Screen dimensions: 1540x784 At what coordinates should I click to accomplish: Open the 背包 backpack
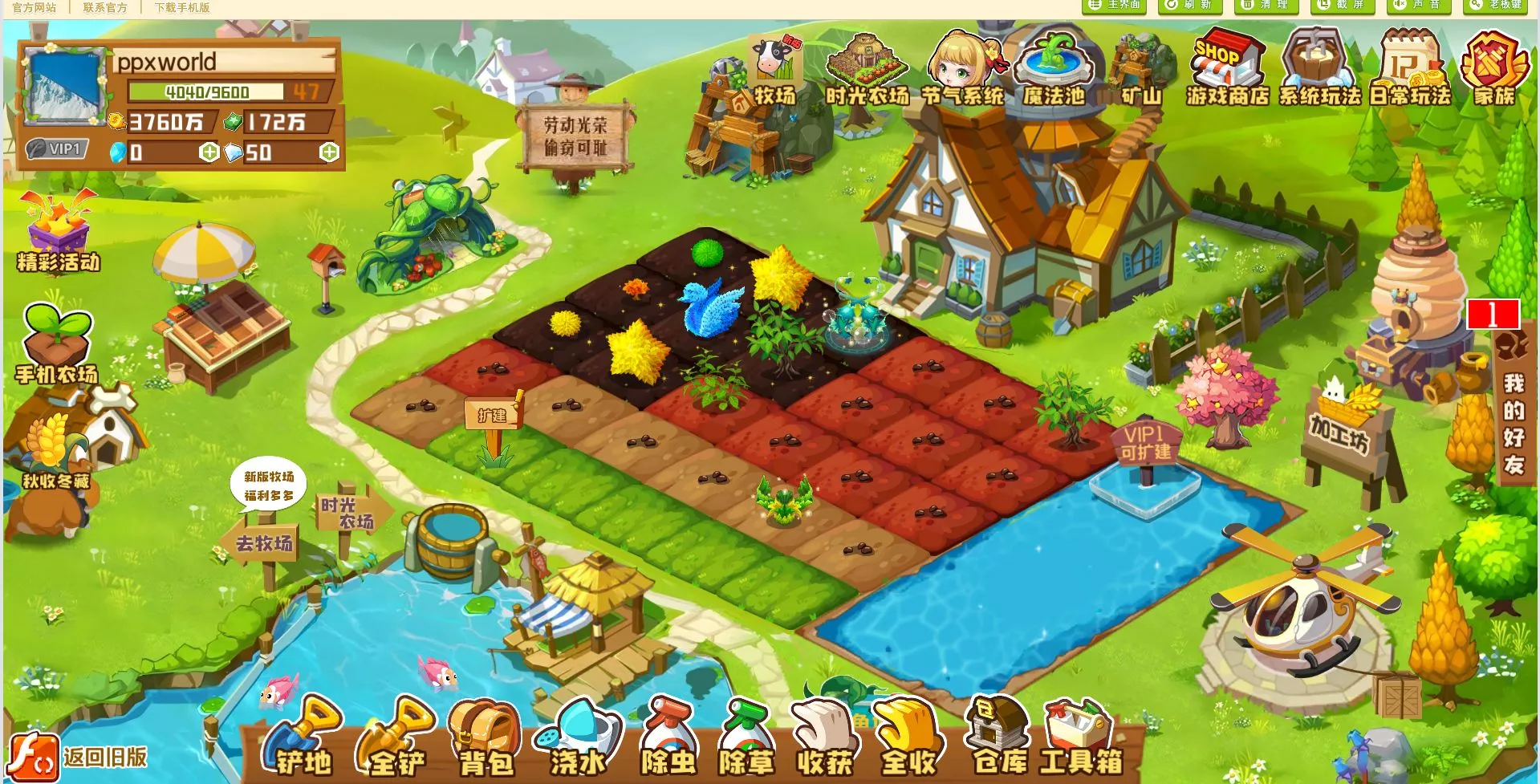[485, 738]
